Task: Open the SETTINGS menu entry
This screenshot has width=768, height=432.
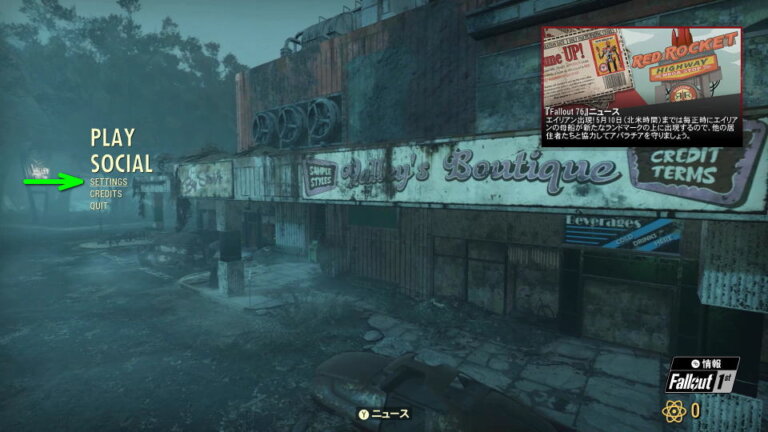Action: (x=108, y=183)
